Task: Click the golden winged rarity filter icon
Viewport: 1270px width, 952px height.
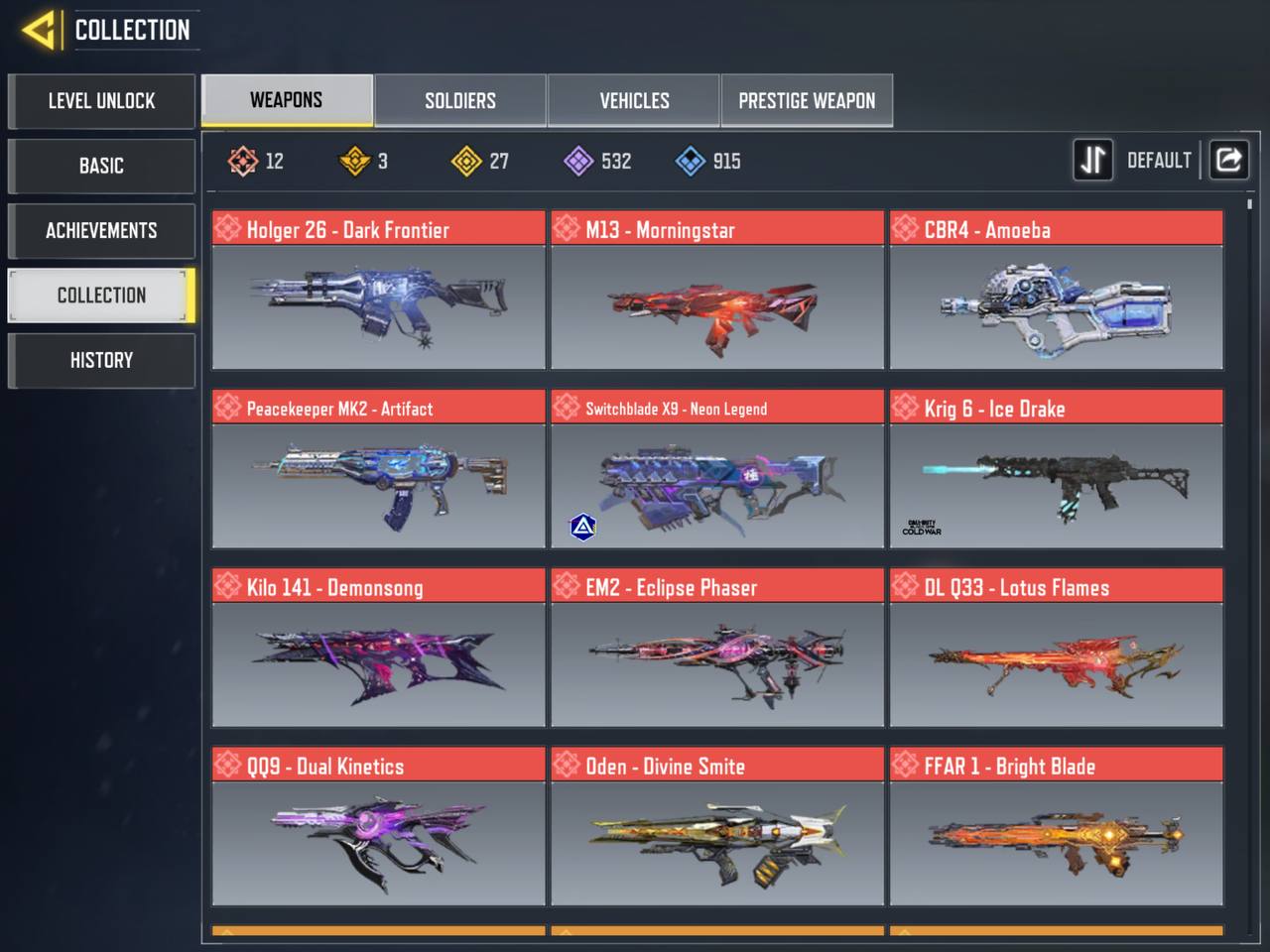Action: pos(353,161)
